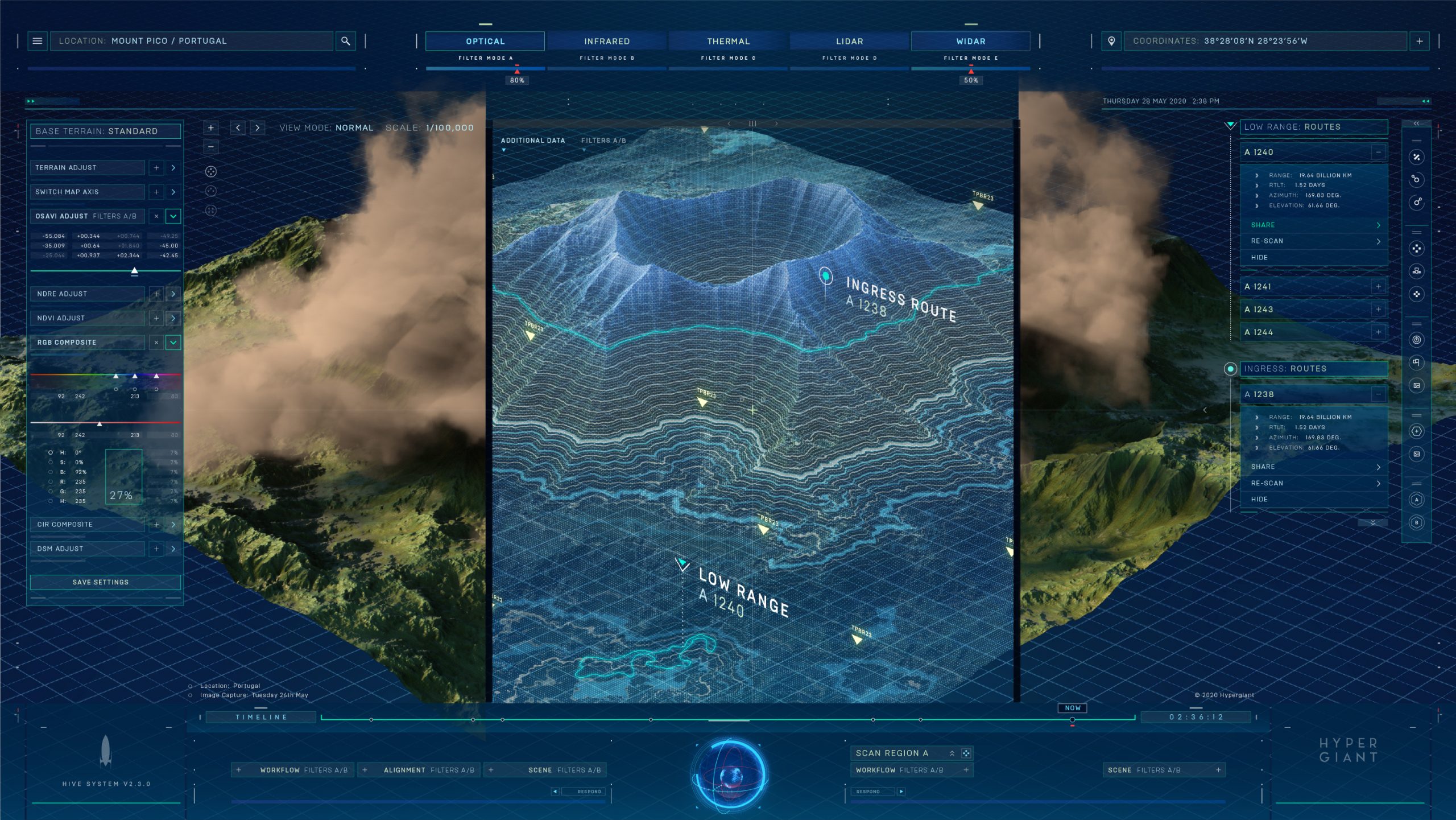This screenshot has height=820, width=1456.
Task: Expand route A 1241 entry
Action: click(1378, 287)
